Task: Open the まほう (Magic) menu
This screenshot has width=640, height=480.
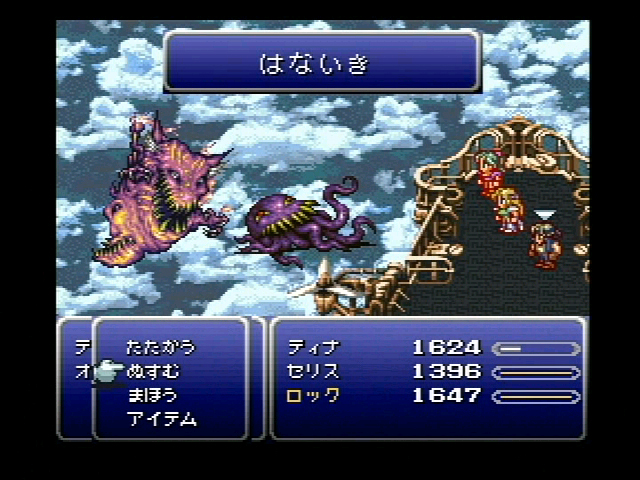Action: pyautogui.click(x=153, y=395)
